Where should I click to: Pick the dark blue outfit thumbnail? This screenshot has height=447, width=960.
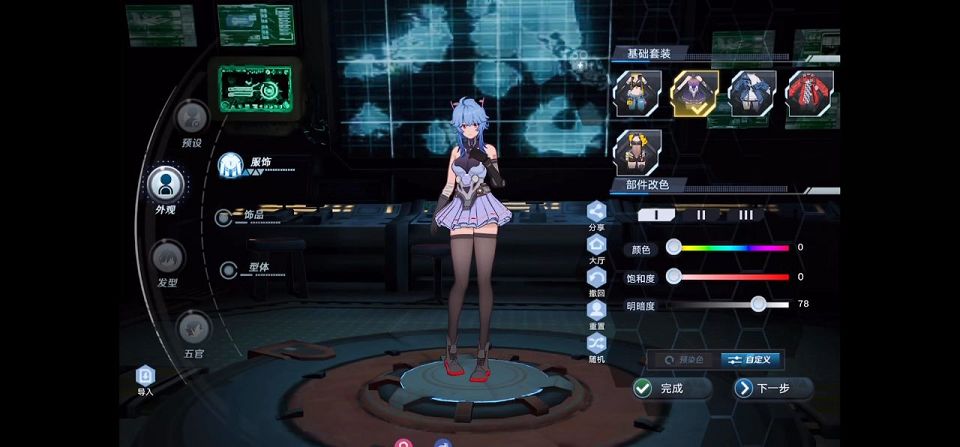tap(752, 93)
